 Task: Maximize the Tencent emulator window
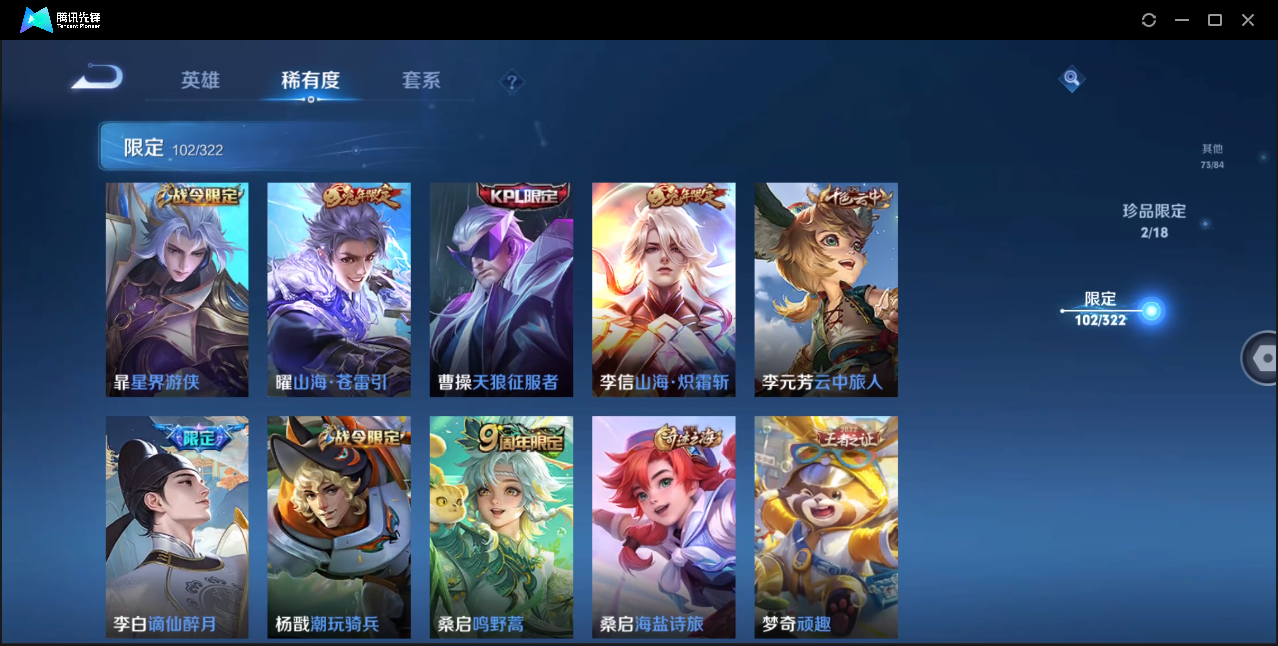click(x=1215, y=20)
